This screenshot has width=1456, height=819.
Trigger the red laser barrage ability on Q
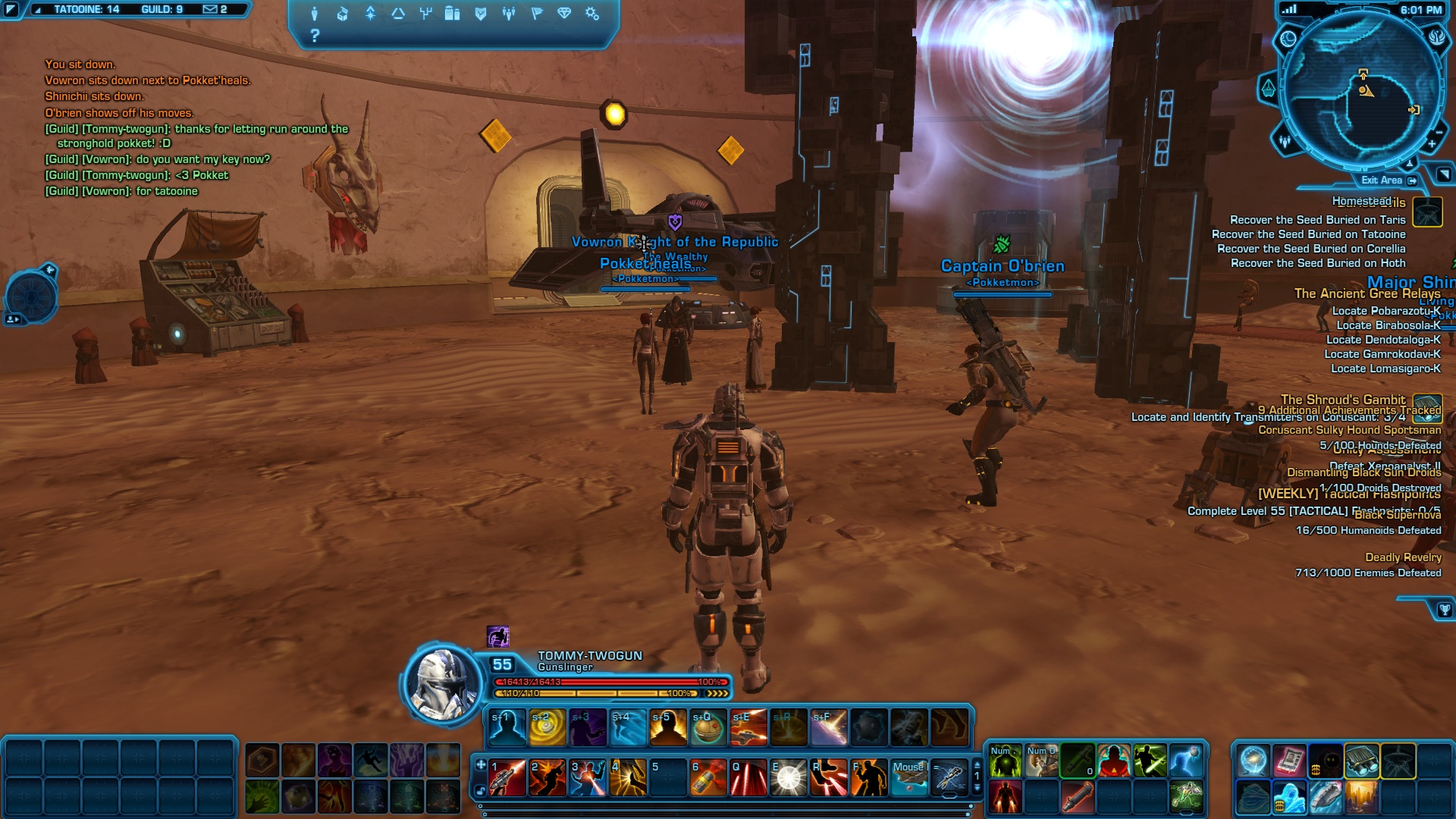(748, 777)
